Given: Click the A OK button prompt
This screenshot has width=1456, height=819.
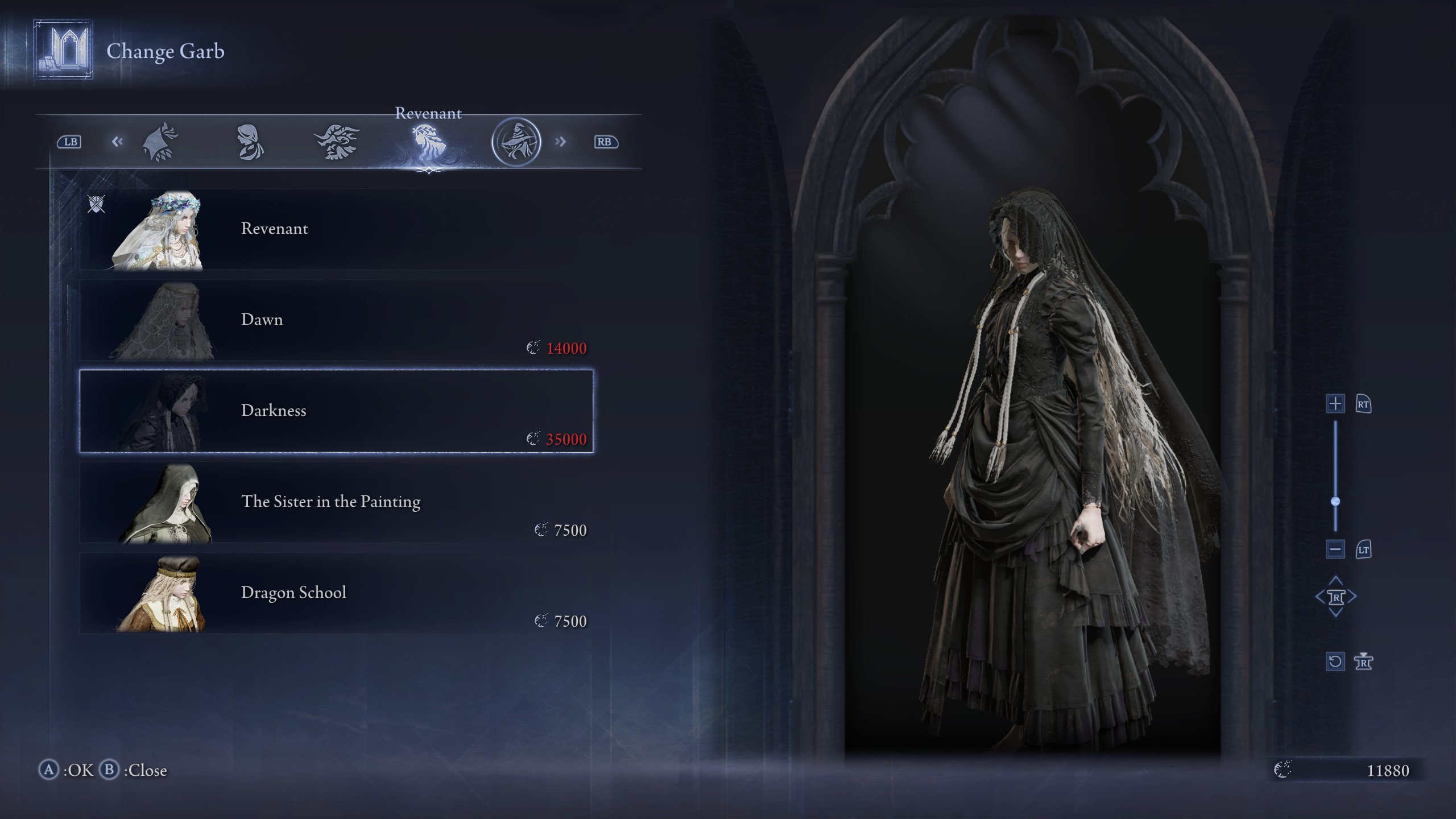Looking at the screenshot, I should point(67,771).
